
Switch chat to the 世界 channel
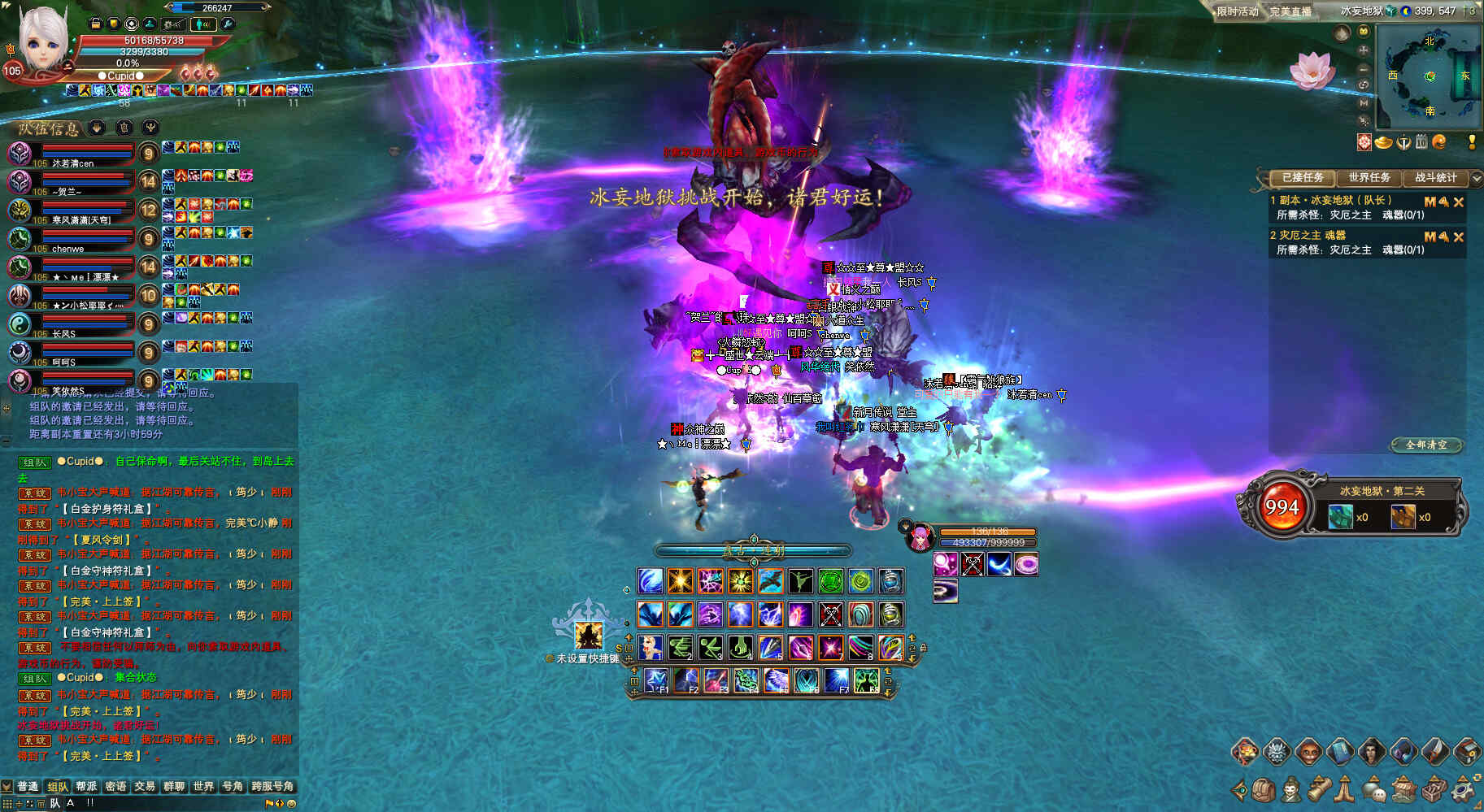(203, 786)
